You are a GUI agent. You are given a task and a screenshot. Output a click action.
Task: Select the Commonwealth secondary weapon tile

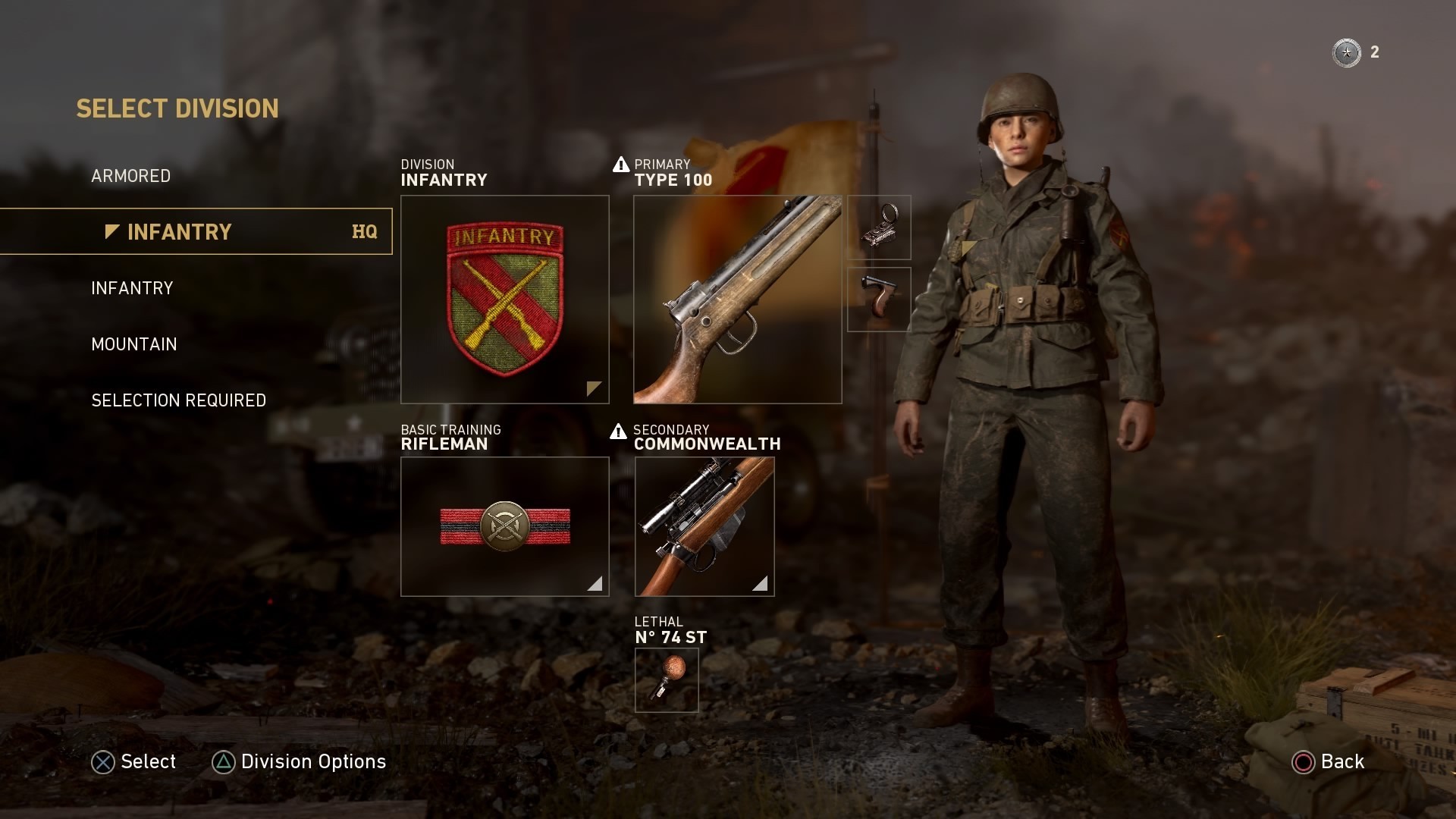(704, 526)
